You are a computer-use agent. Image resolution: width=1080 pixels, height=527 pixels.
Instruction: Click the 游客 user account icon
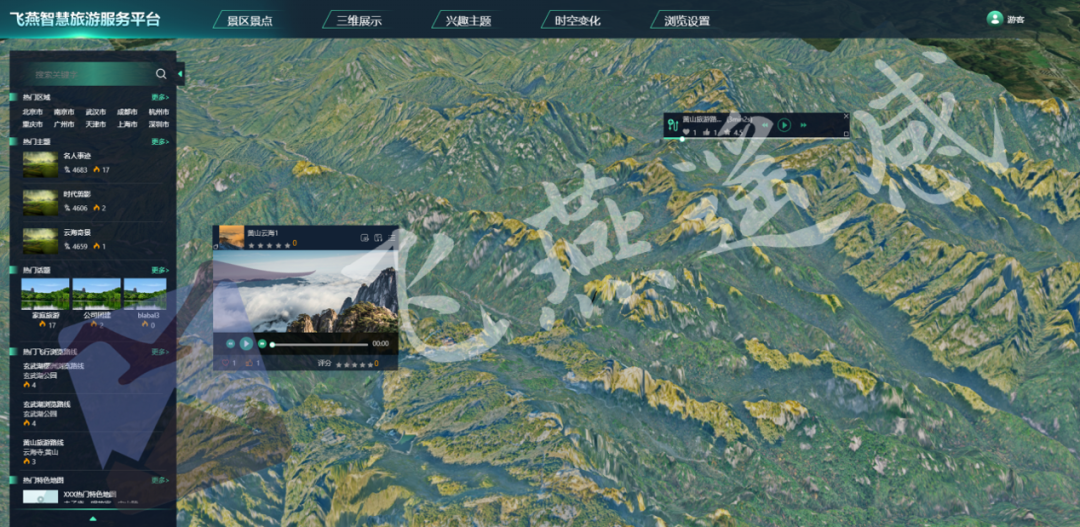994,18
